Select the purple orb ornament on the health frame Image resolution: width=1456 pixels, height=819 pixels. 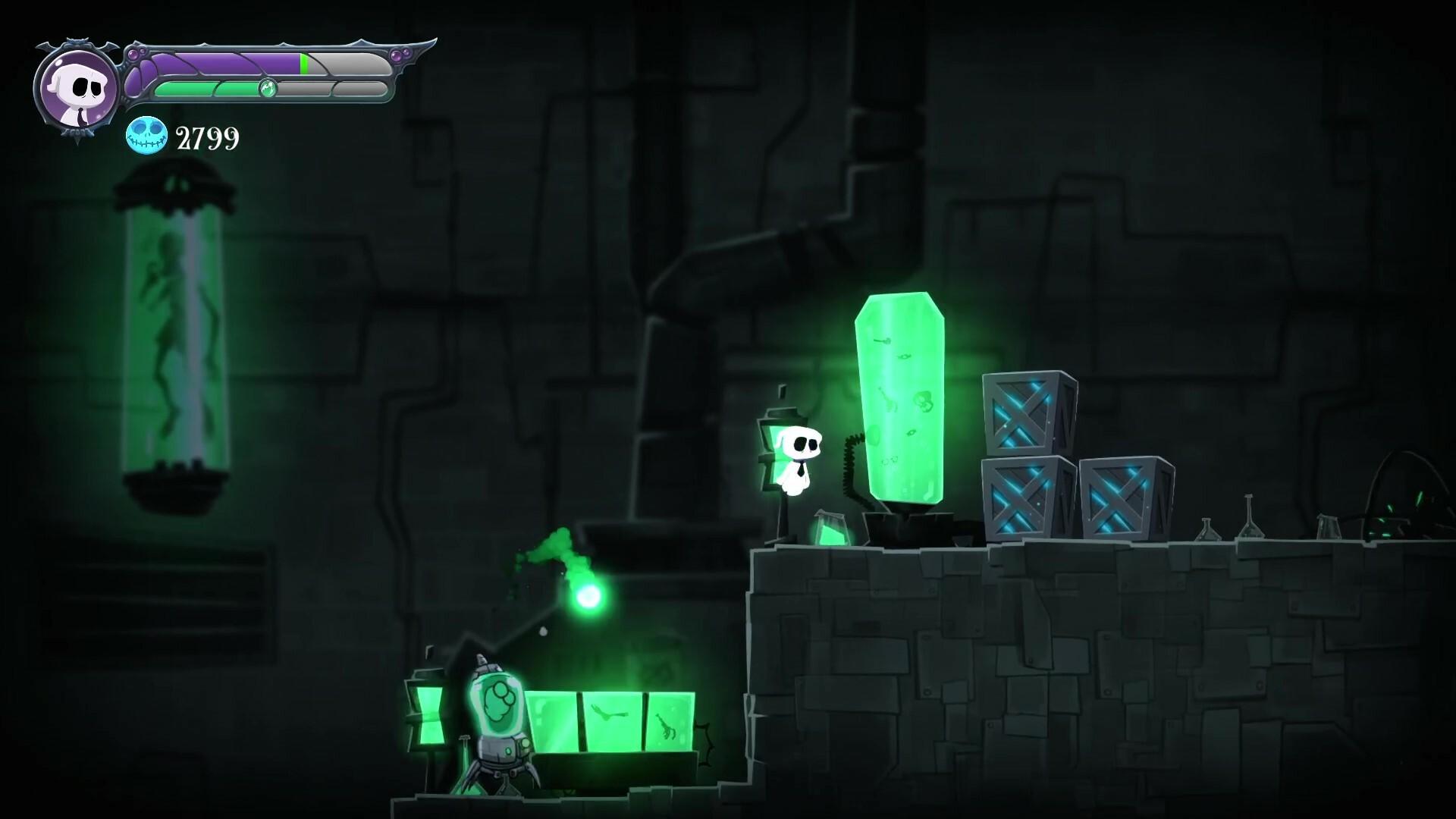point(397,55)
